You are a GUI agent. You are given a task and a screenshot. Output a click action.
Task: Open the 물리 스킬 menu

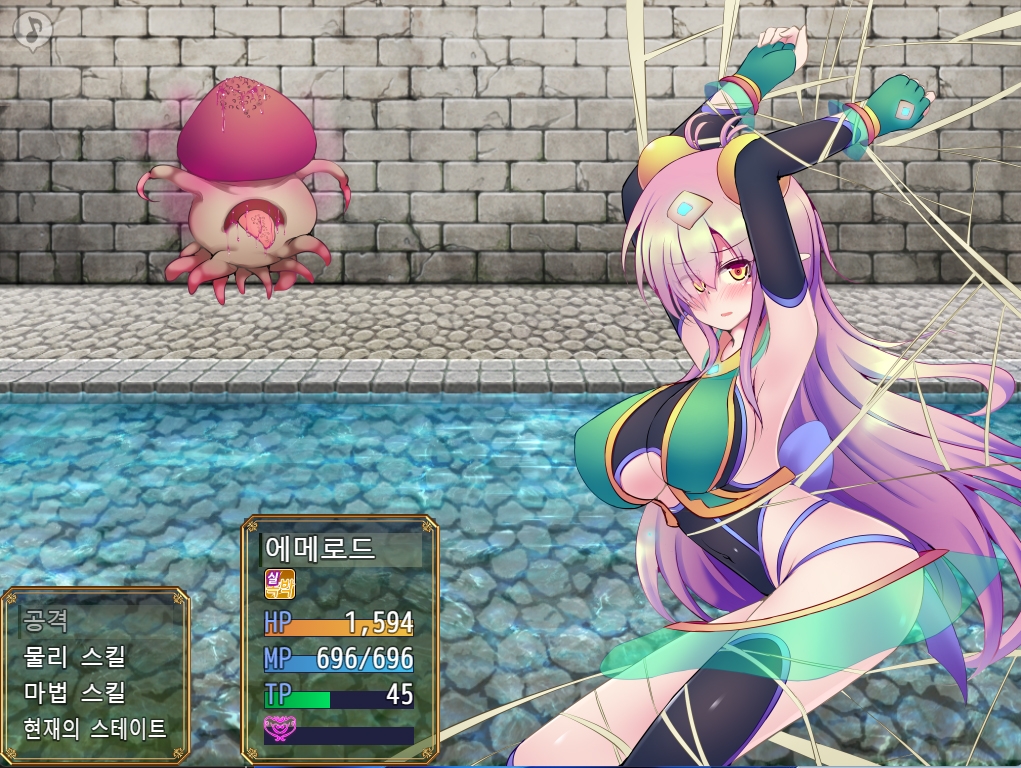[74, 657]
